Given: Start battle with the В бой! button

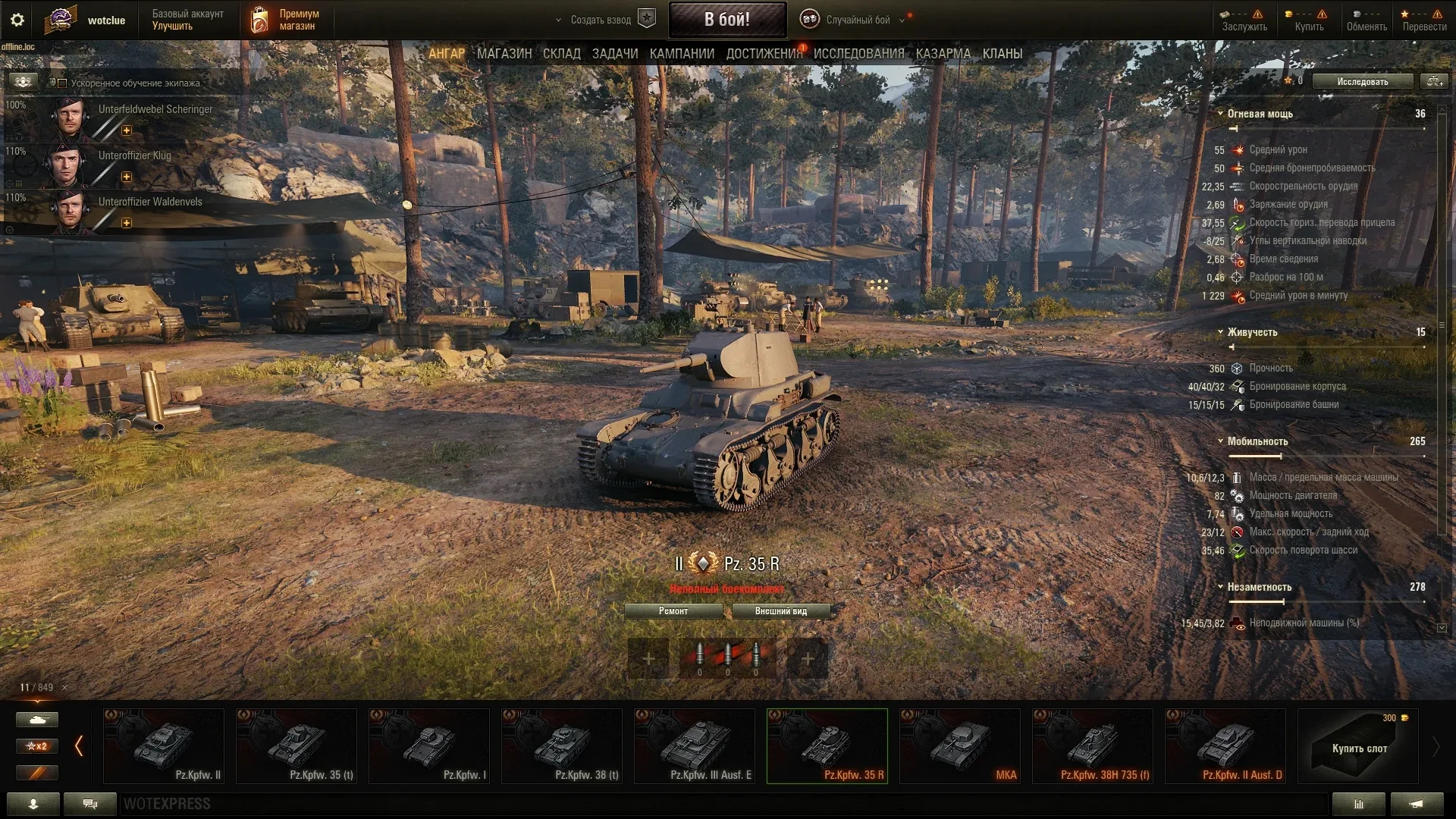Looking at the screenshot, I should click(x=726, y=20).
